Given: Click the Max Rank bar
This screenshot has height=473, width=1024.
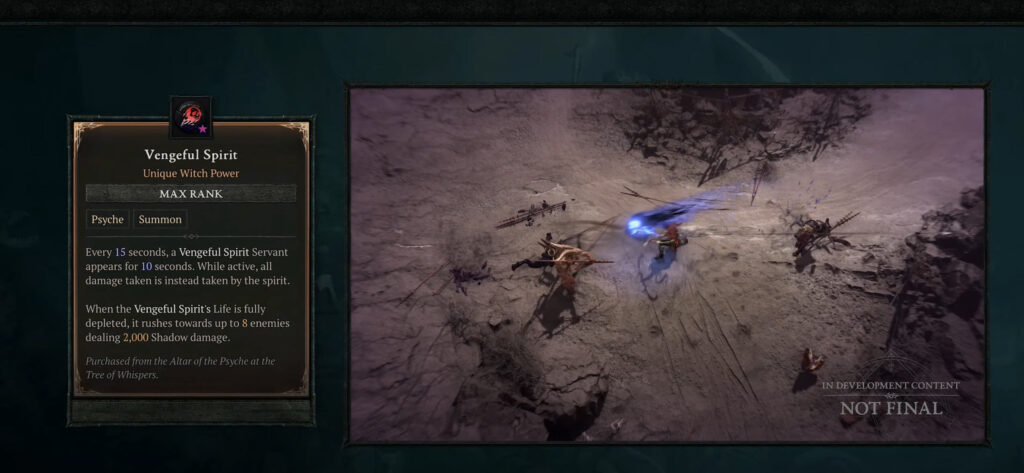Looking at the screenshot, I should pyautogui.click(x=190, y=193).
